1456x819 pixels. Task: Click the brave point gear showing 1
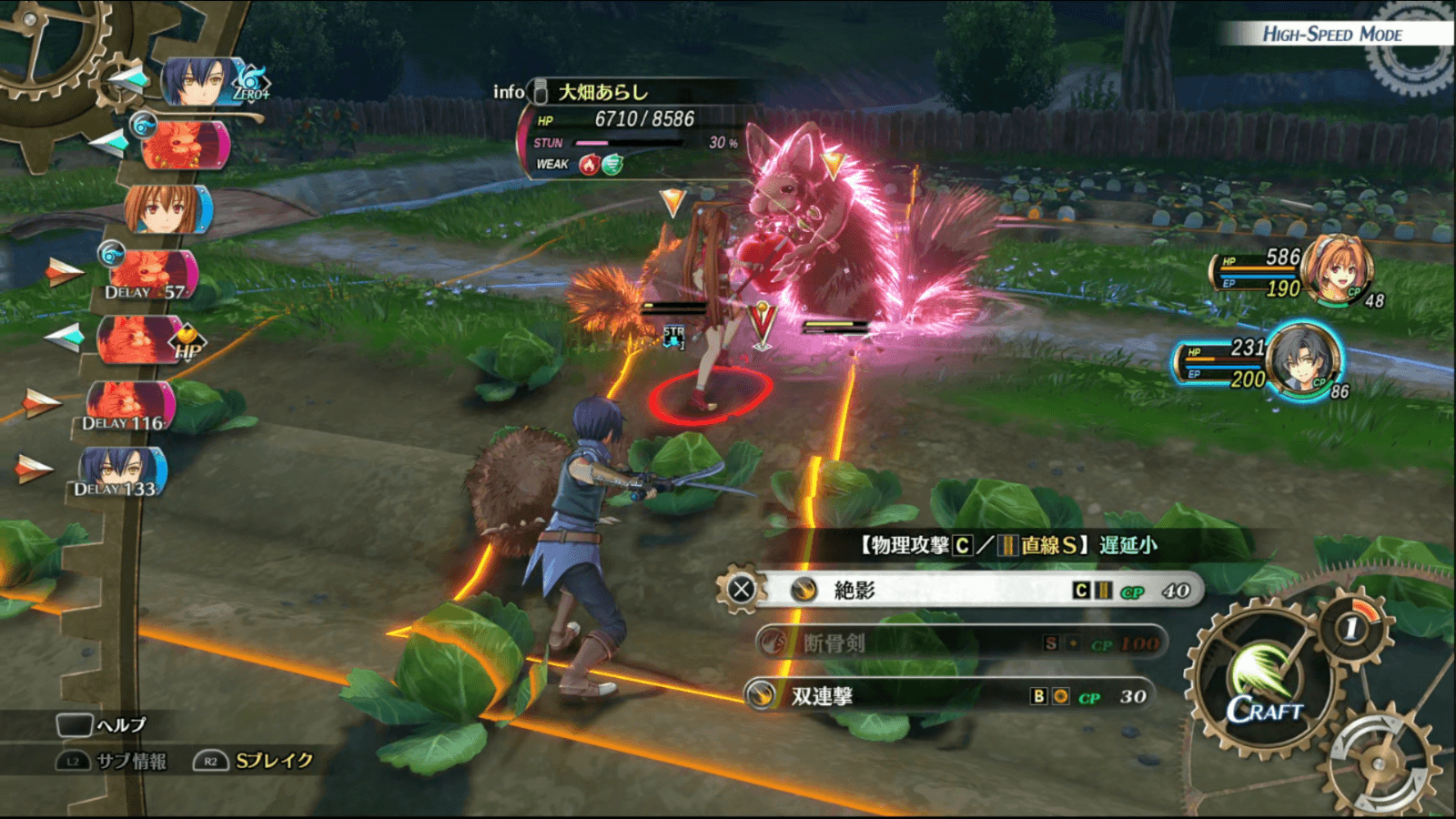click(1352, 626)
